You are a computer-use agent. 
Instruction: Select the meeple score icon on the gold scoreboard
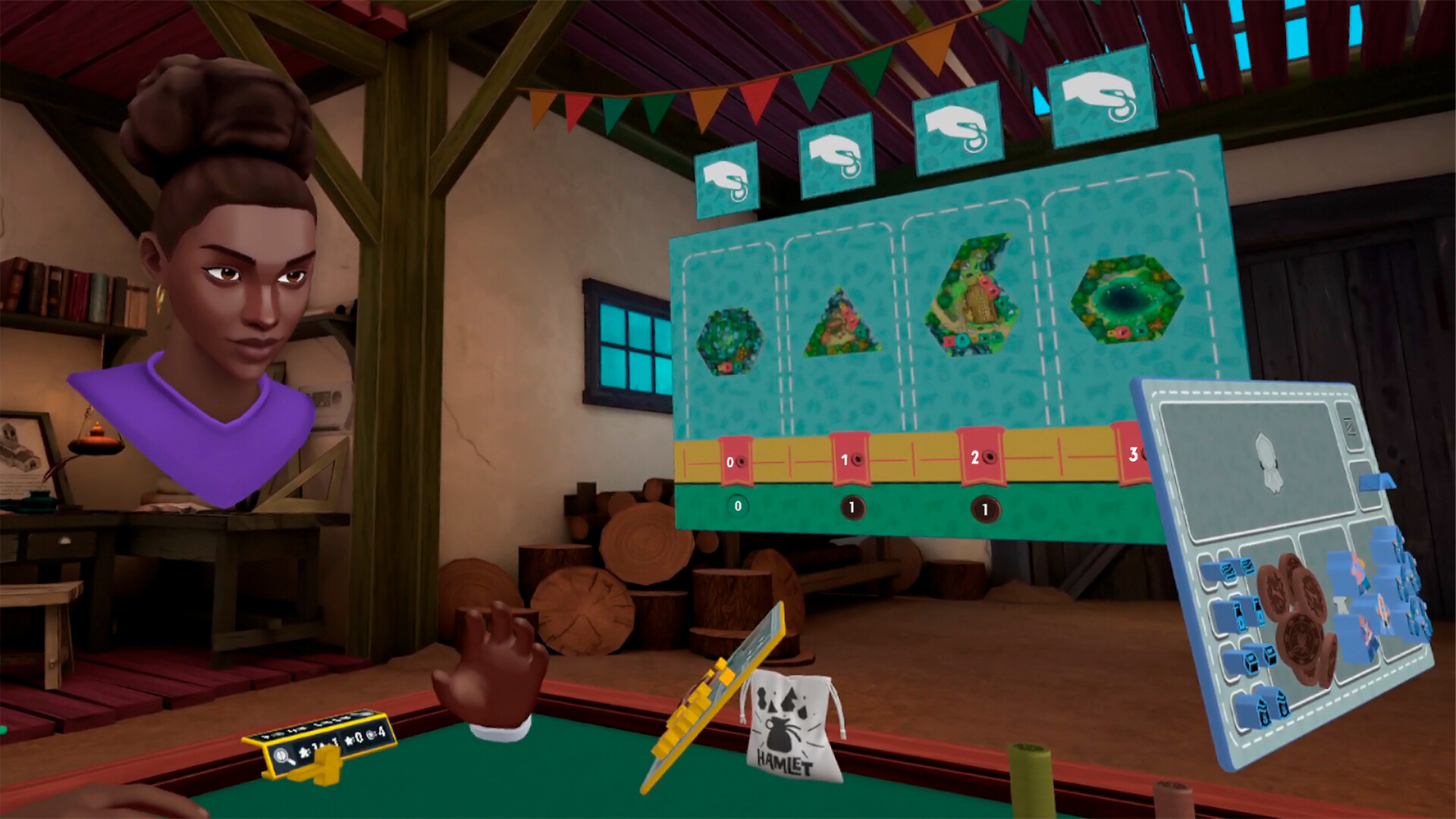(306, 752)
